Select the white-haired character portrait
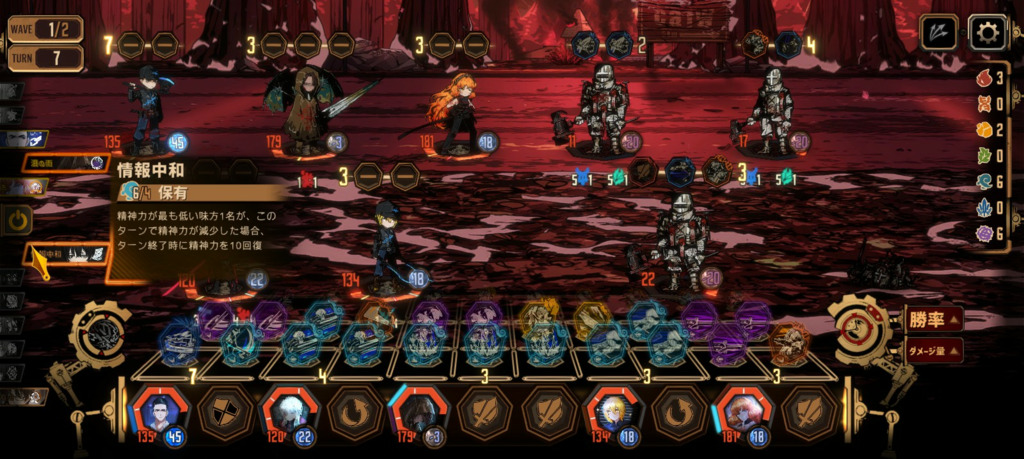This screenshot has height=459, width=1024. click(x=285, y=411)
